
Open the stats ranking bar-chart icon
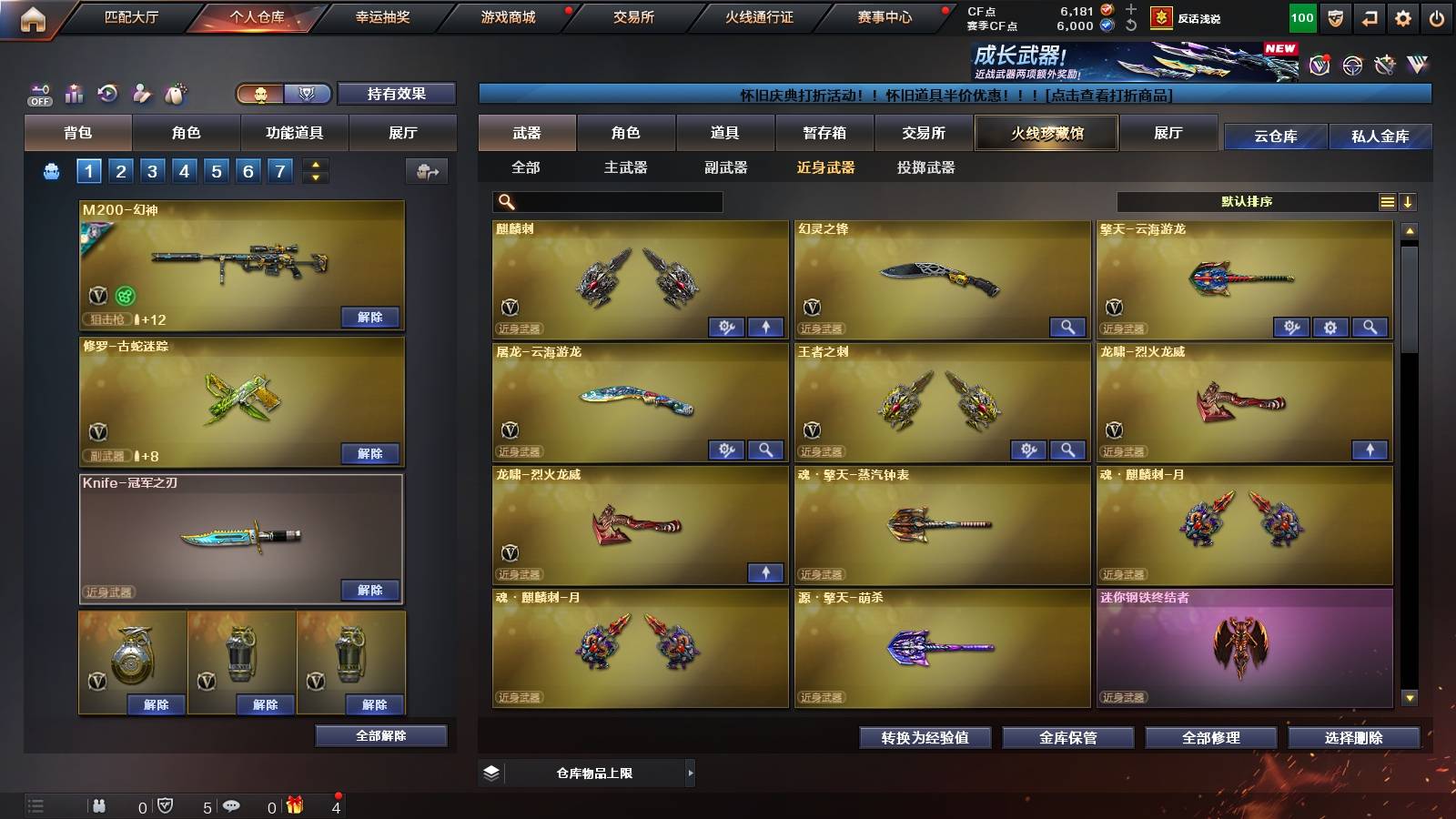pyautogui.click(x=74, y=92)
